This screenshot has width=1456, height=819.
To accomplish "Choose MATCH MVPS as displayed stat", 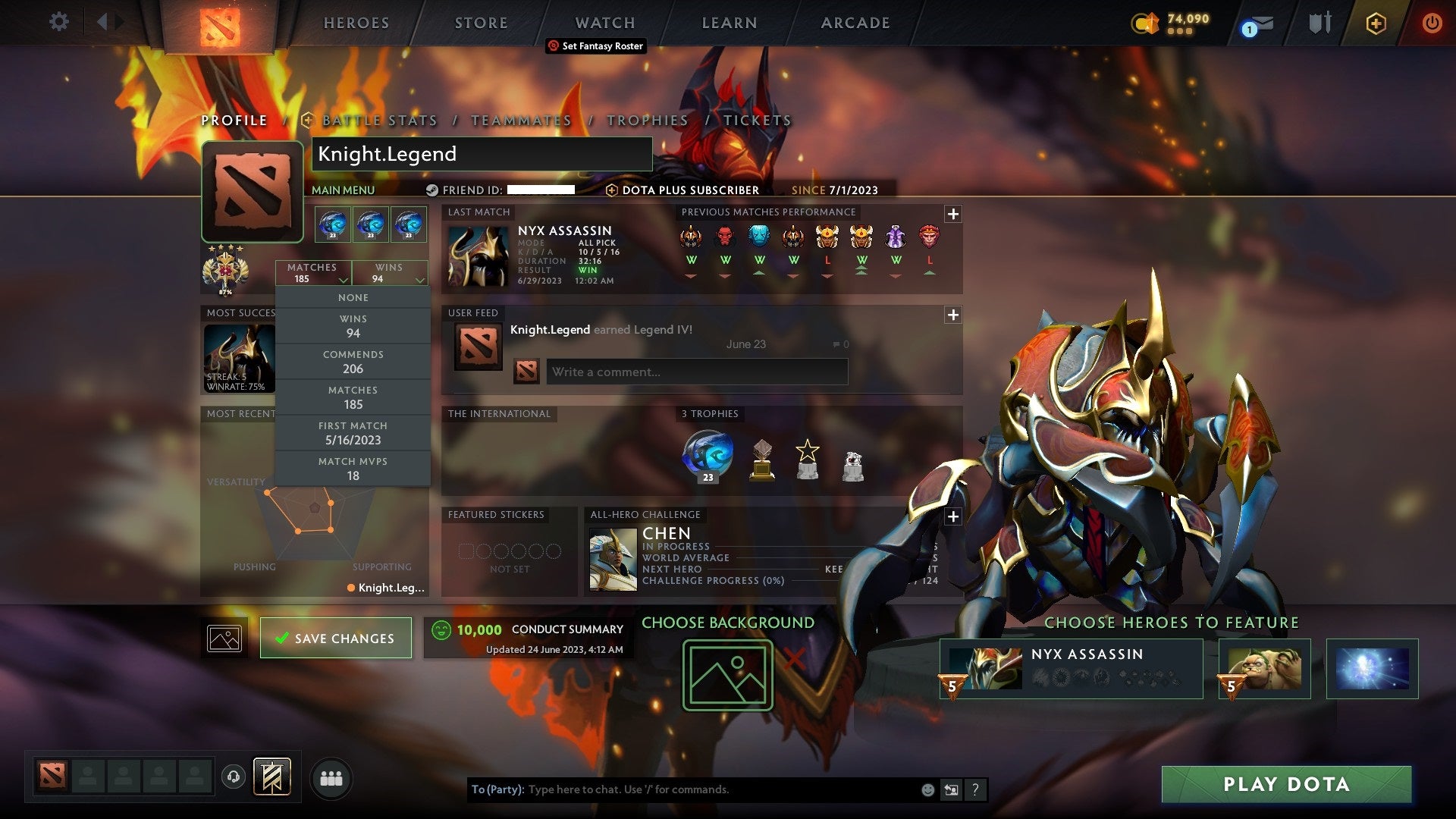I will (x=353, y=468).
